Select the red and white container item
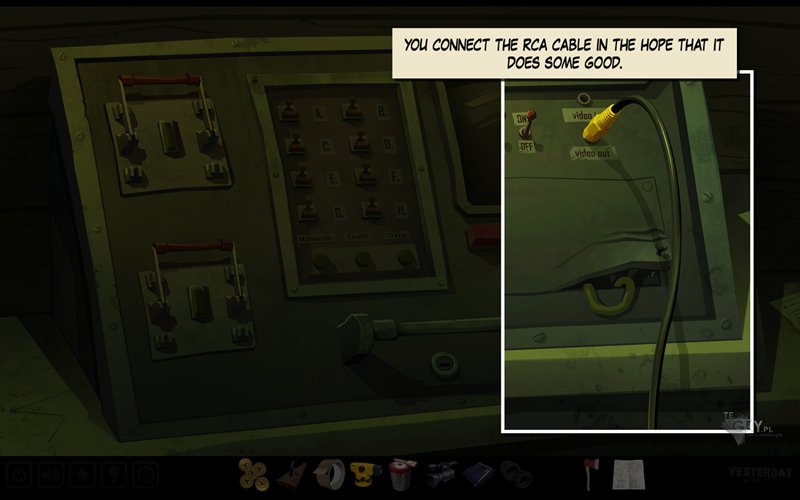This screenshot has height=500, width=800. click(402, 473)
